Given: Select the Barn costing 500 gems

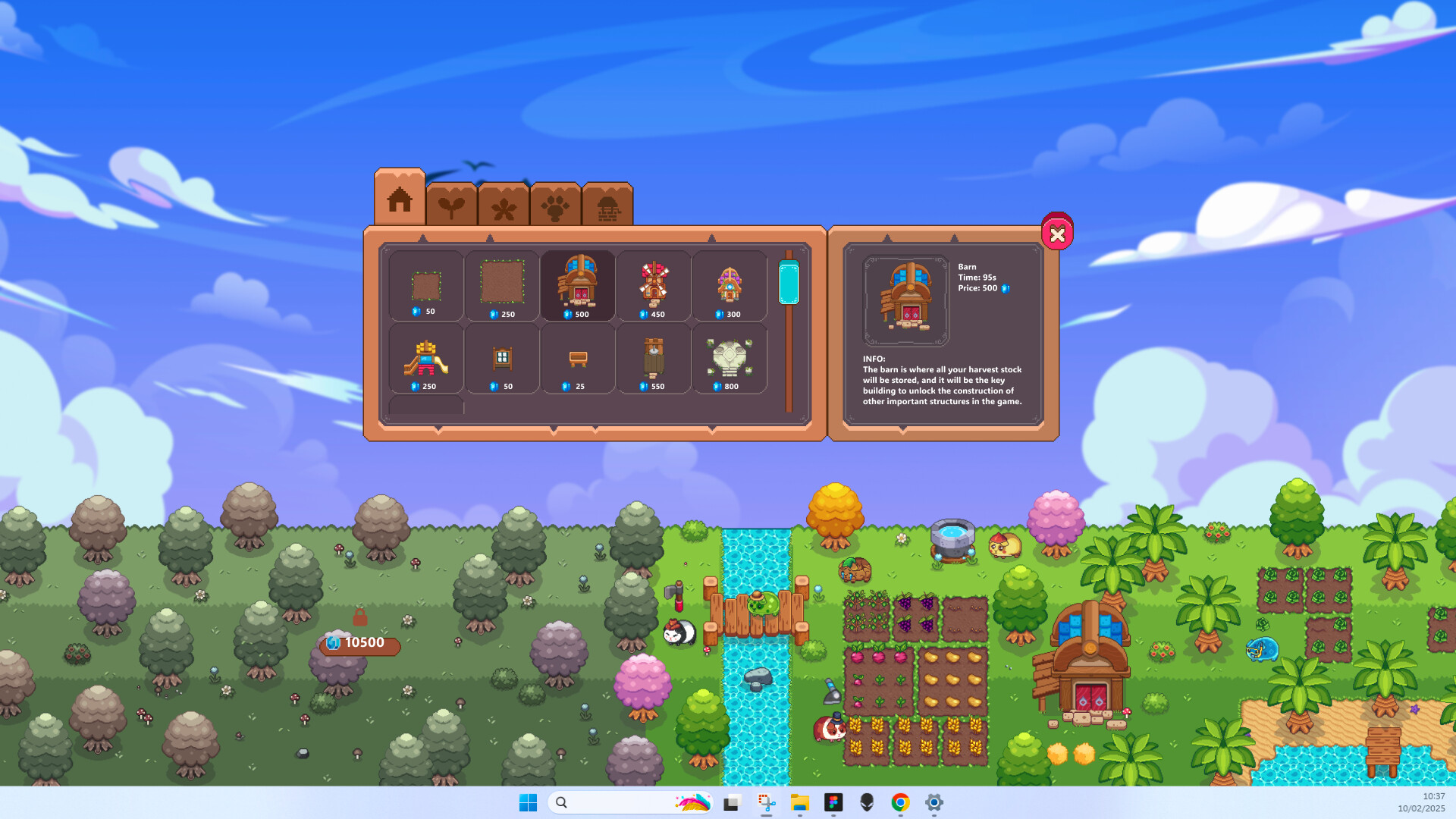Looking at the screenshot, I should coord(578,286).
